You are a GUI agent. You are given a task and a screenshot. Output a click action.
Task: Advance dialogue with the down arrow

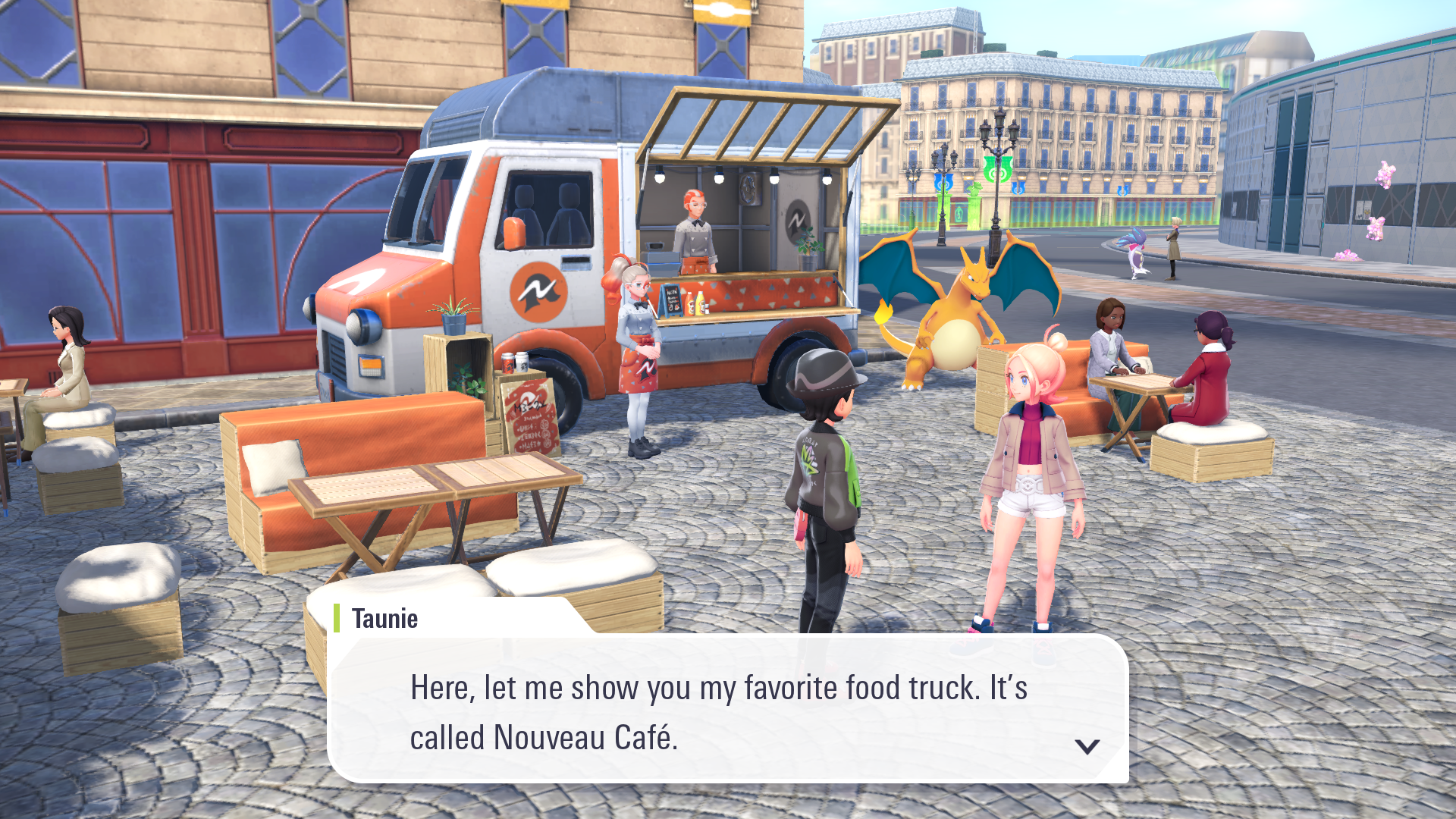point(1087,746)
